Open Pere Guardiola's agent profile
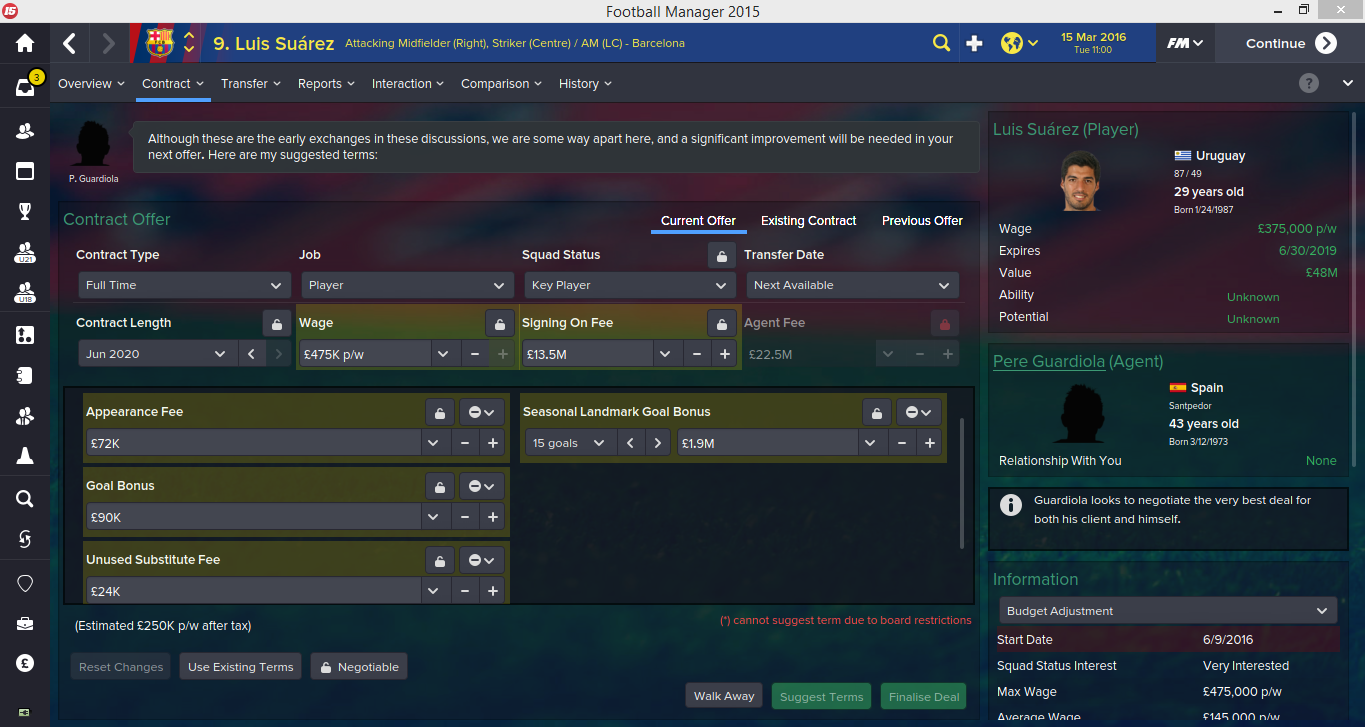Screen dimensions: 1365x727 pos(1048,361)
